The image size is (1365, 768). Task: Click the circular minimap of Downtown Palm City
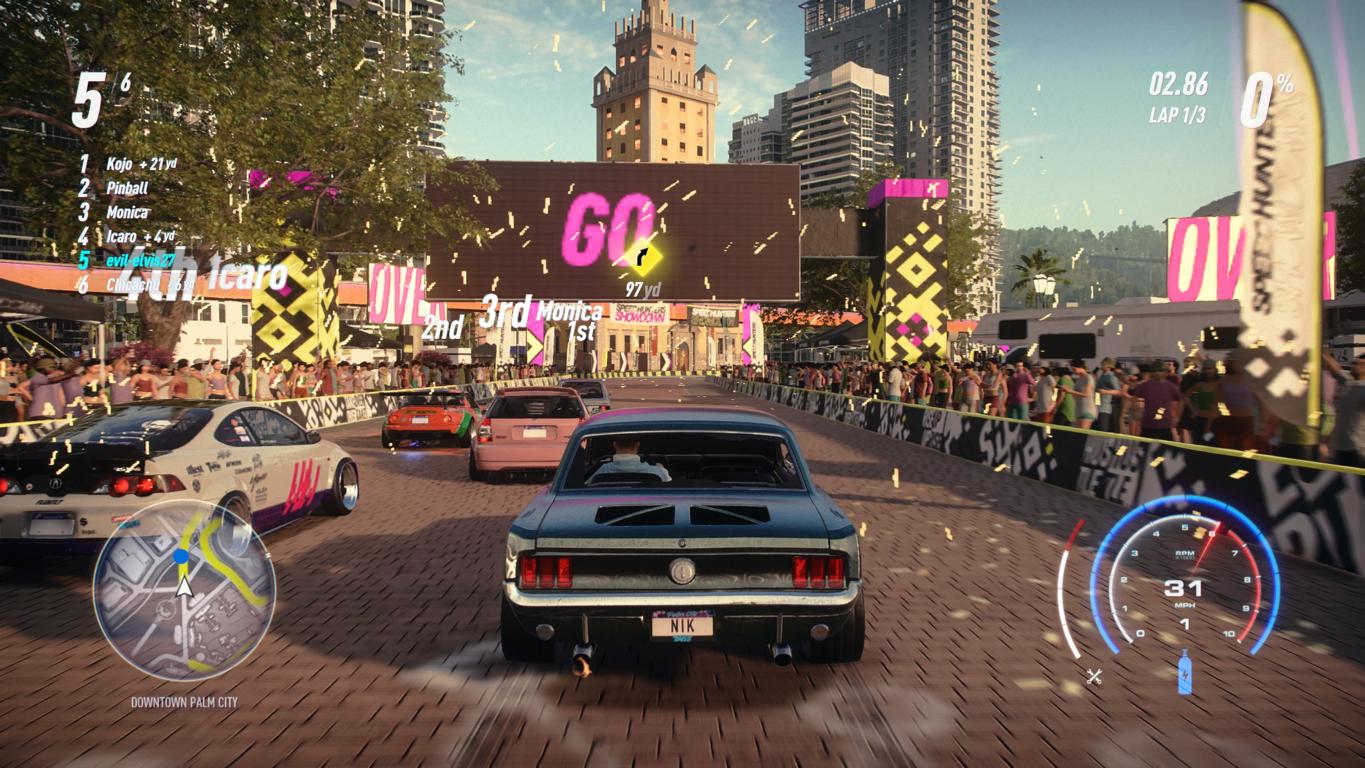click(184, 589)
